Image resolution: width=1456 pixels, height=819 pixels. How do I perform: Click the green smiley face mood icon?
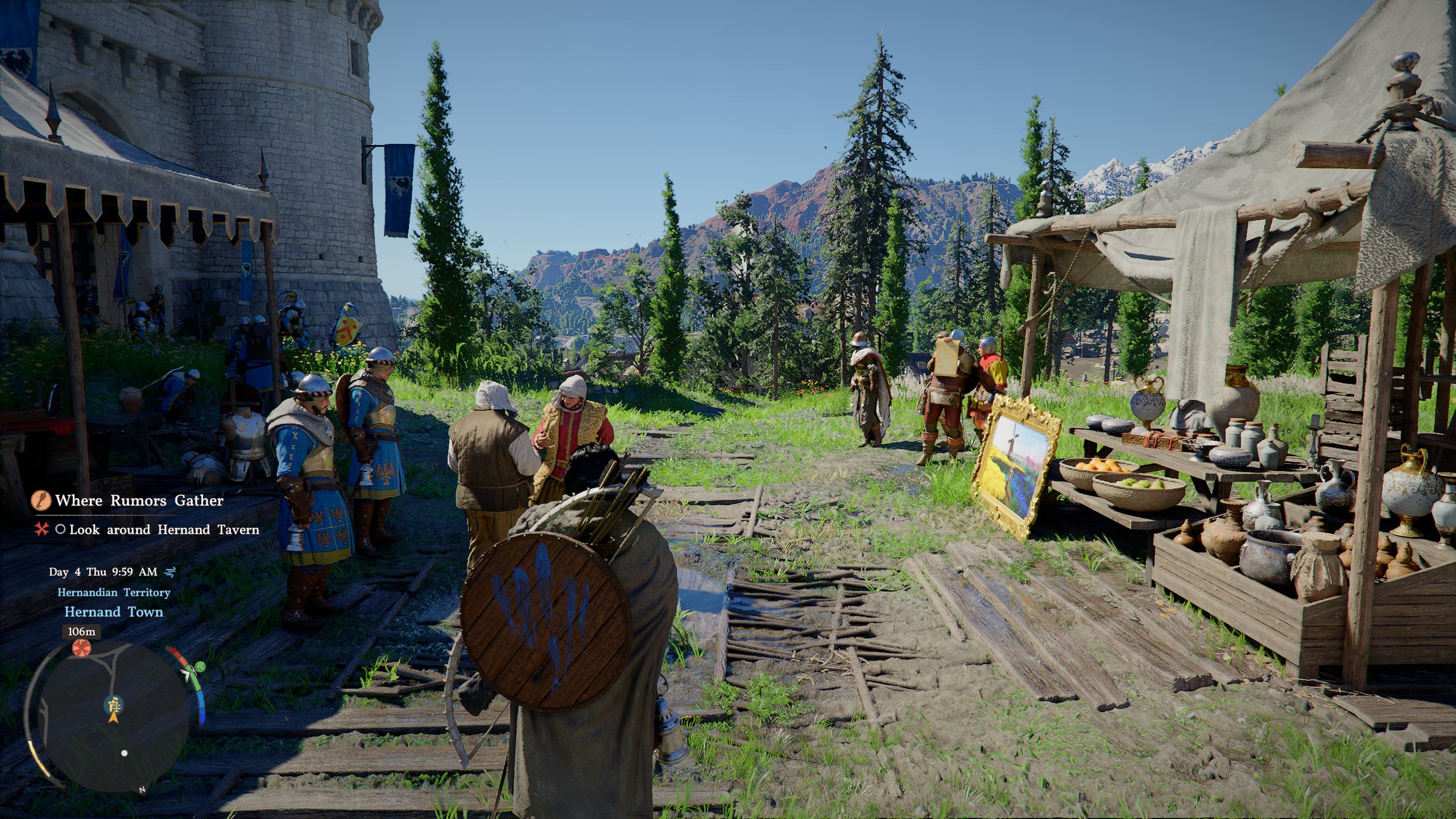200,667
